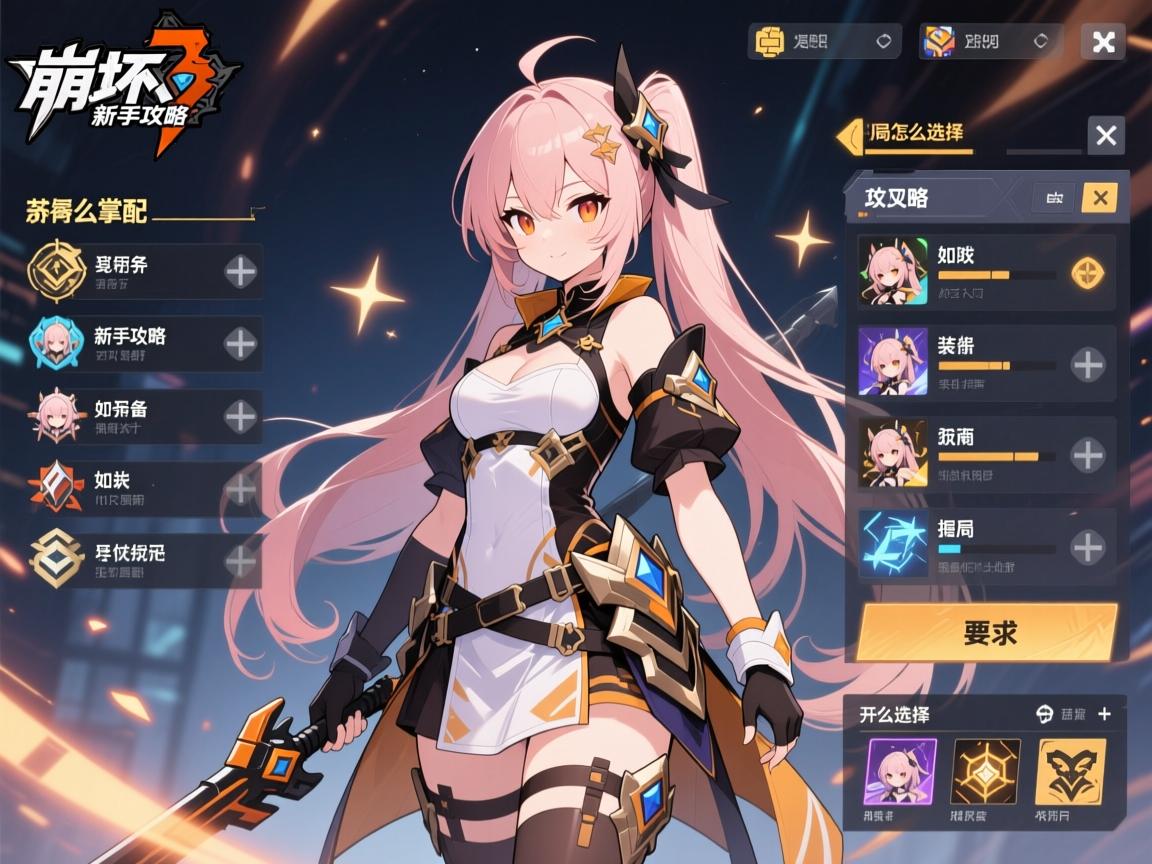Click the yellow back arrow beside 怎么选择
This screenshot has width=1152, height=864.
[850, 135]
